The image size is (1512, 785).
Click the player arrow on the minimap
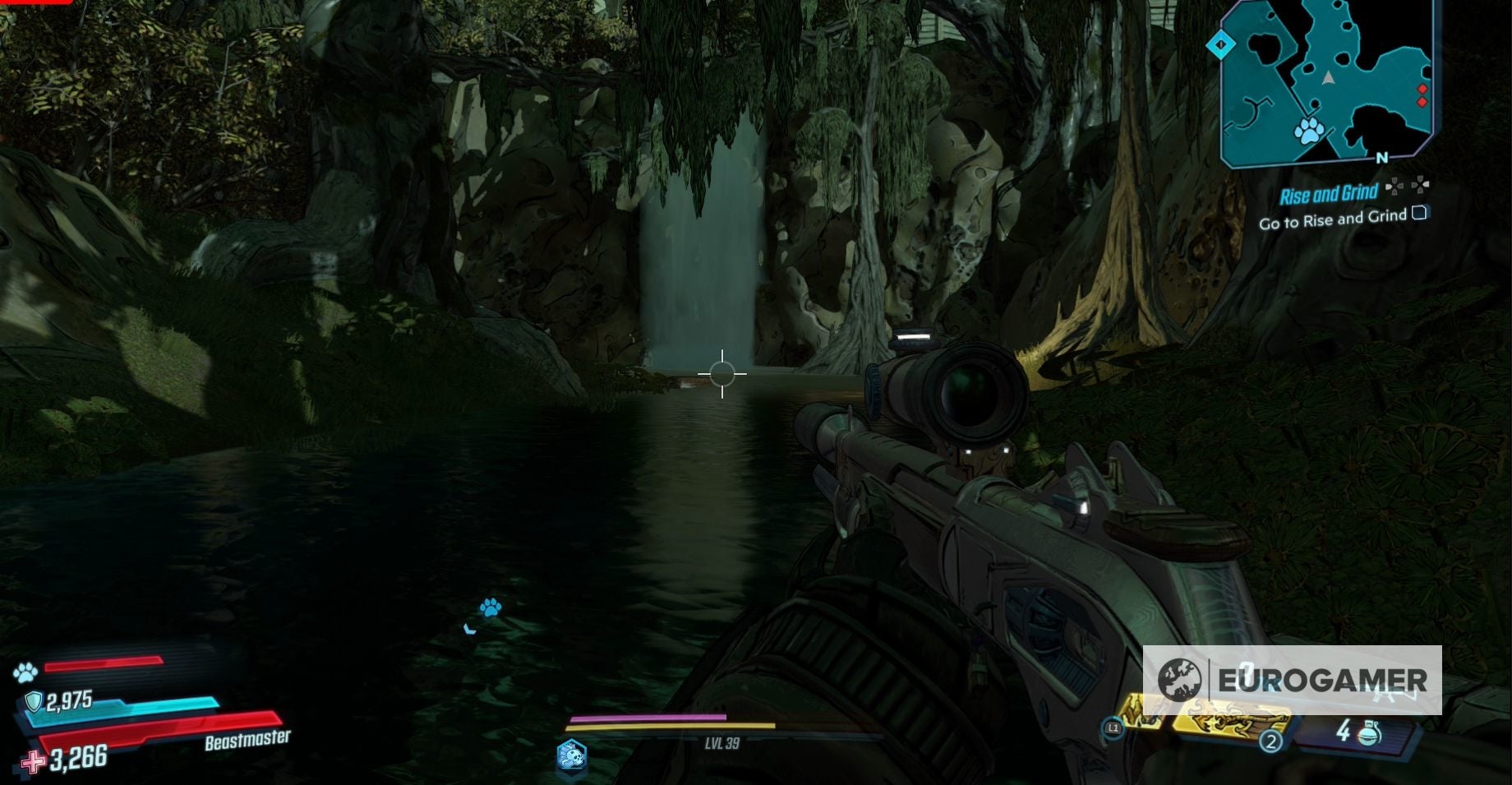(x=1329, y=77)
